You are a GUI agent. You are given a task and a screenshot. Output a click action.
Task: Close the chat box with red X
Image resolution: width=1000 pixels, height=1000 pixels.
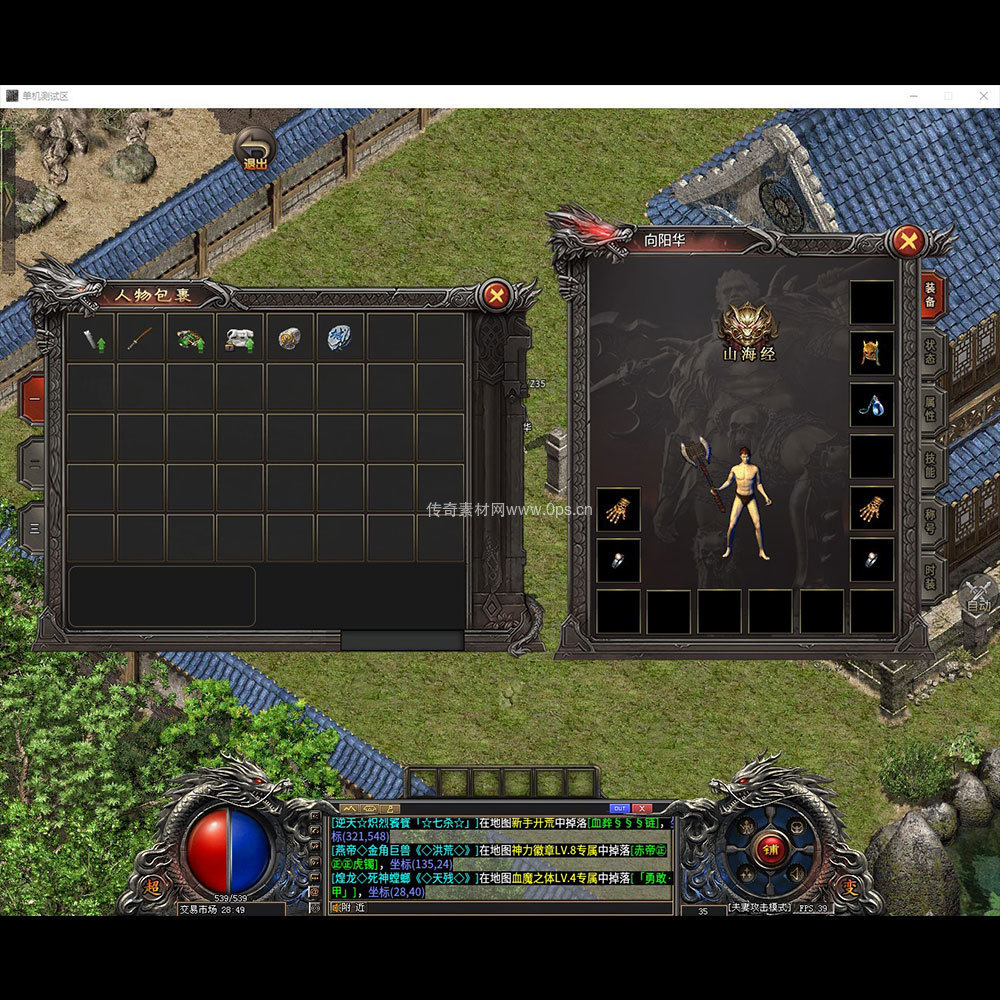tap(642, 808)
